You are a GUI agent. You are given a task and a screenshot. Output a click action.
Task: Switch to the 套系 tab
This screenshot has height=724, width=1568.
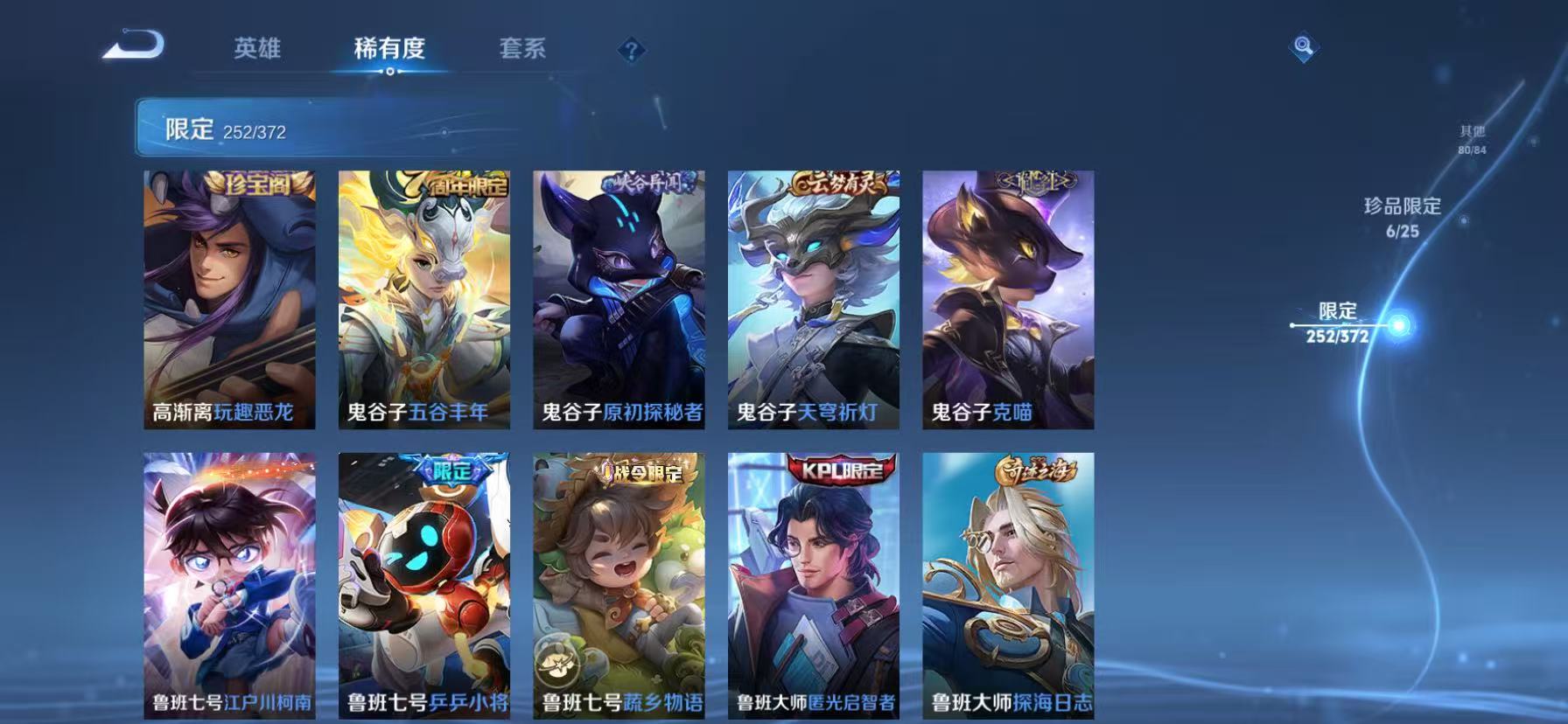(522, 50)
